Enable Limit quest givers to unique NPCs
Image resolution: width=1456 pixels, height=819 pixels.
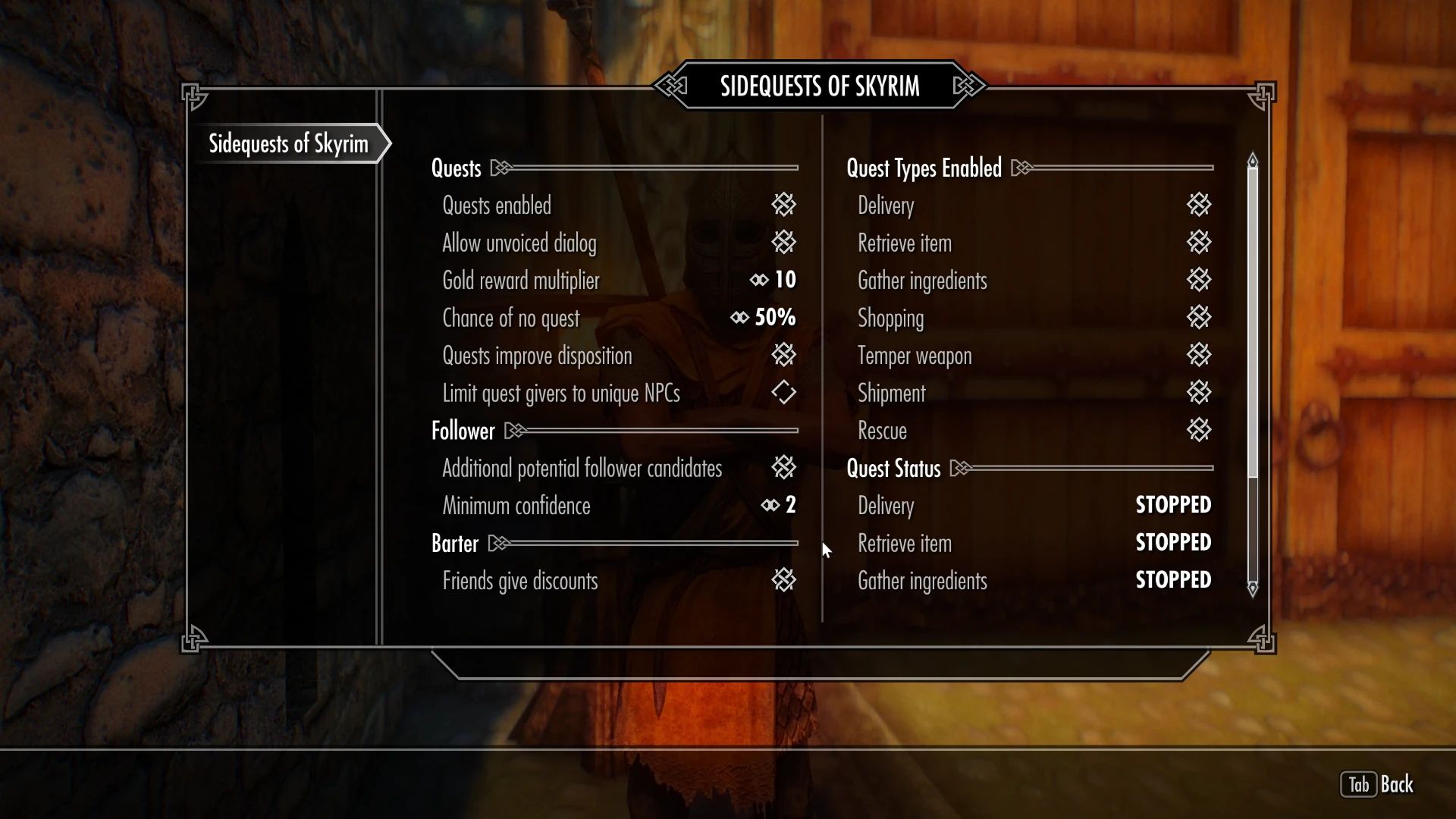785,393
